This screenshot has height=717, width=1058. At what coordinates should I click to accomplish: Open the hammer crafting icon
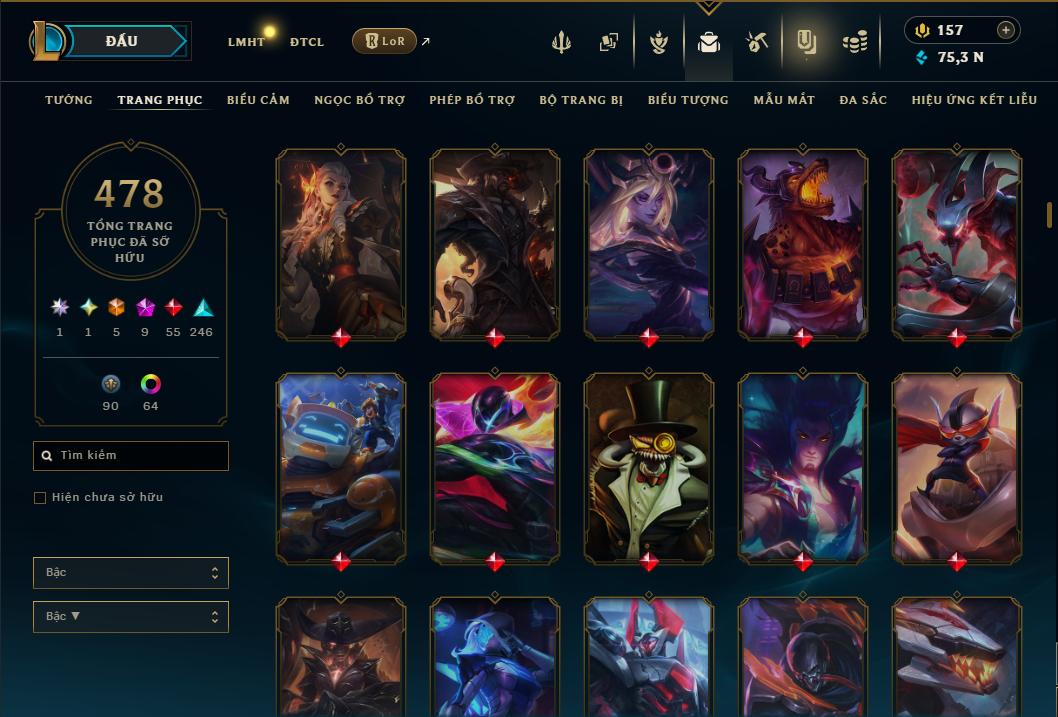click(756, 42)
